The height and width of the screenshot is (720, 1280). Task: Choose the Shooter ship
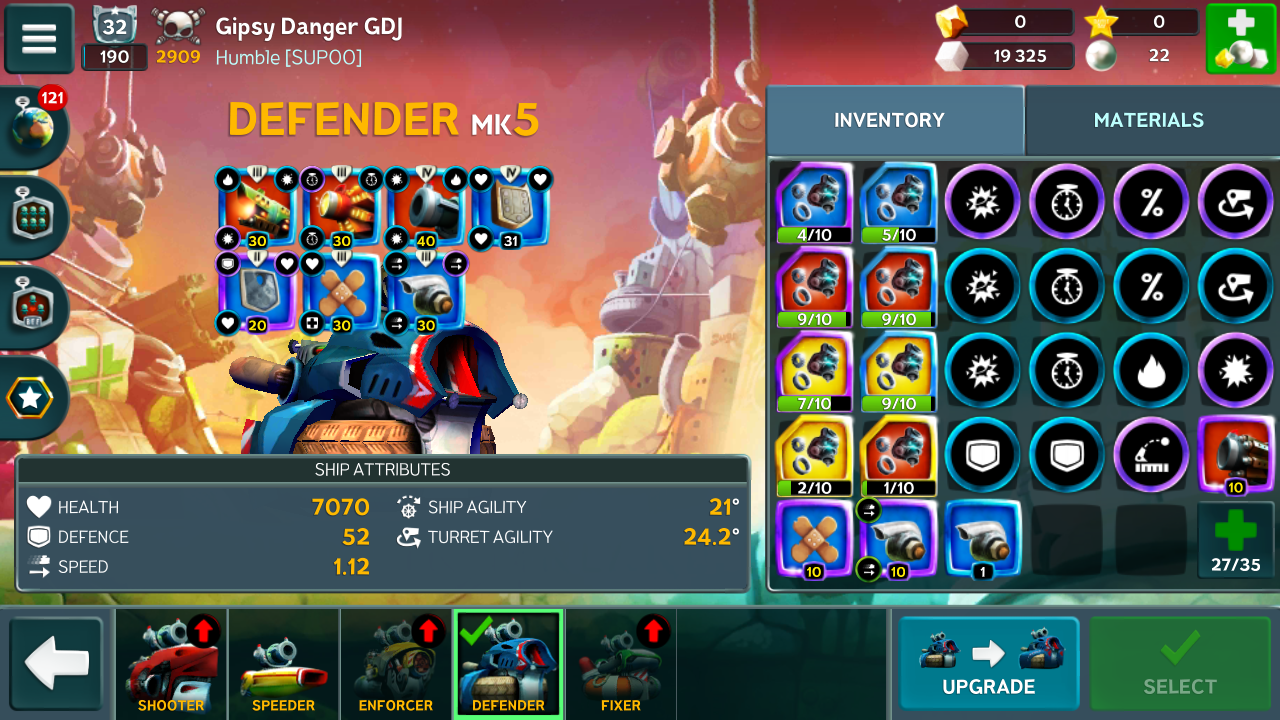pos(171,664)
